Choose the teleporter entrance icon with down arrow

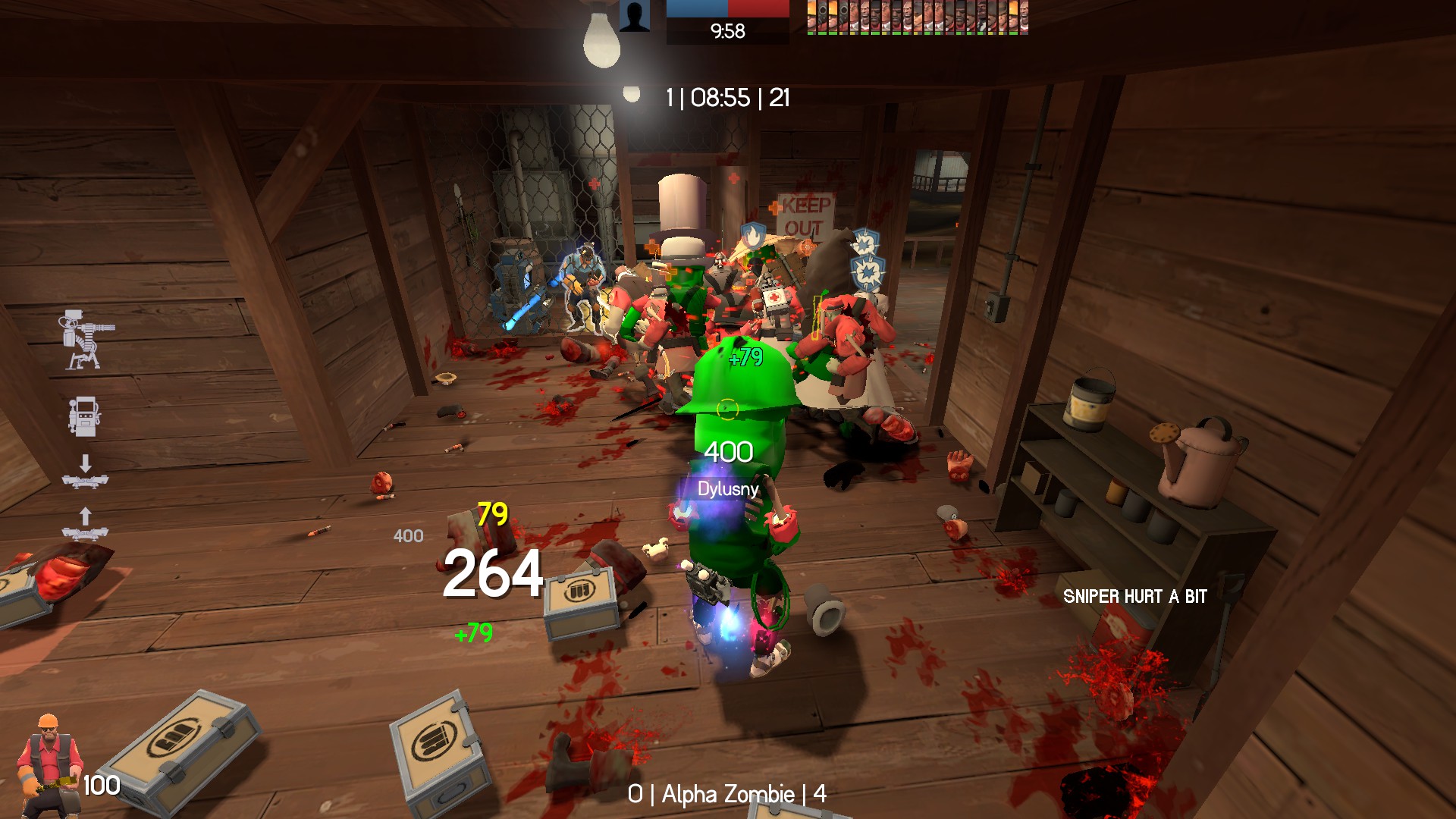(x=85, y=472)
